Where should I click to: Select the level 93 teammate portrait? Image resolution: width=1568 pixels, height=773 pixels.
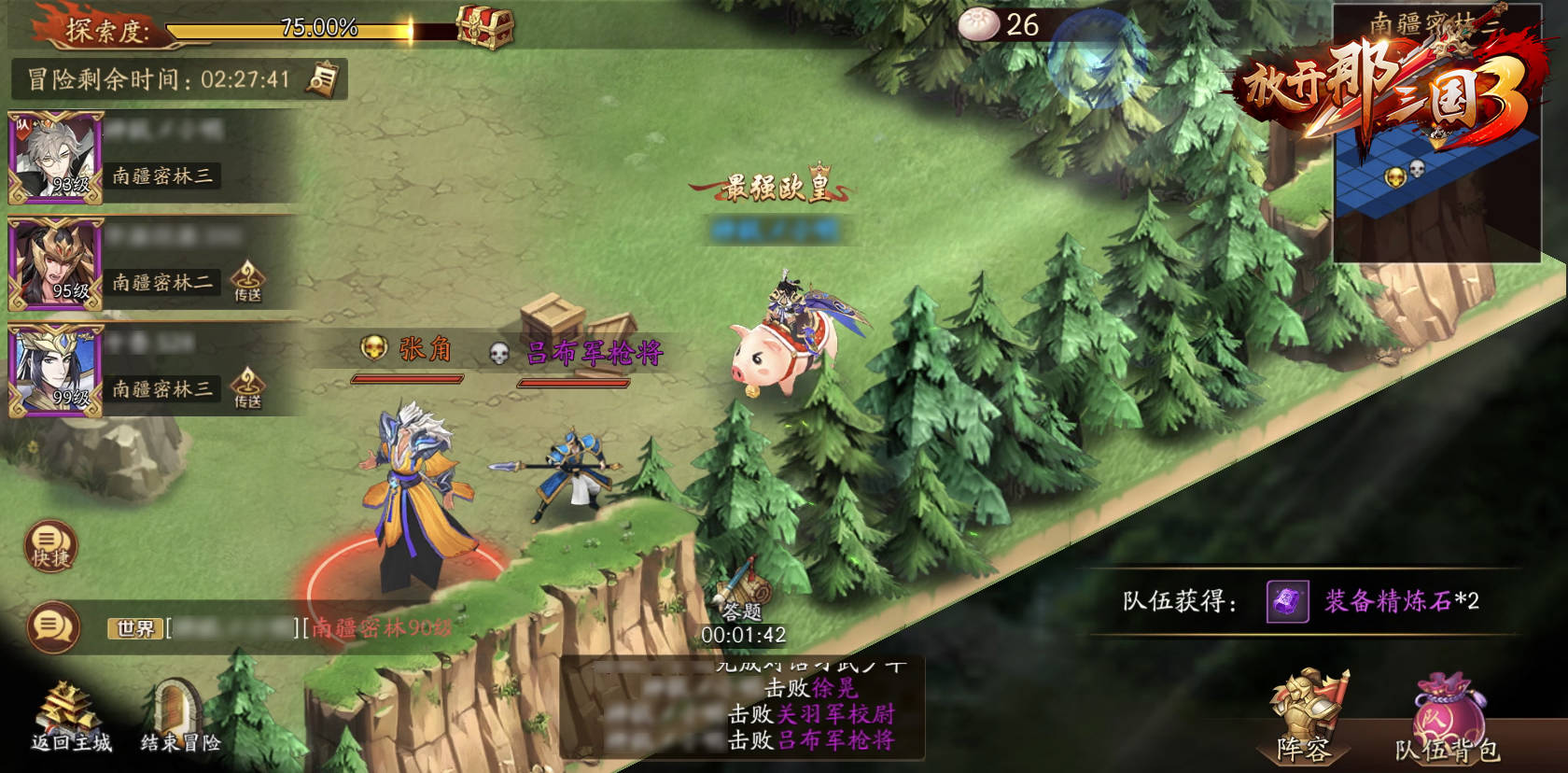(55, 158)
